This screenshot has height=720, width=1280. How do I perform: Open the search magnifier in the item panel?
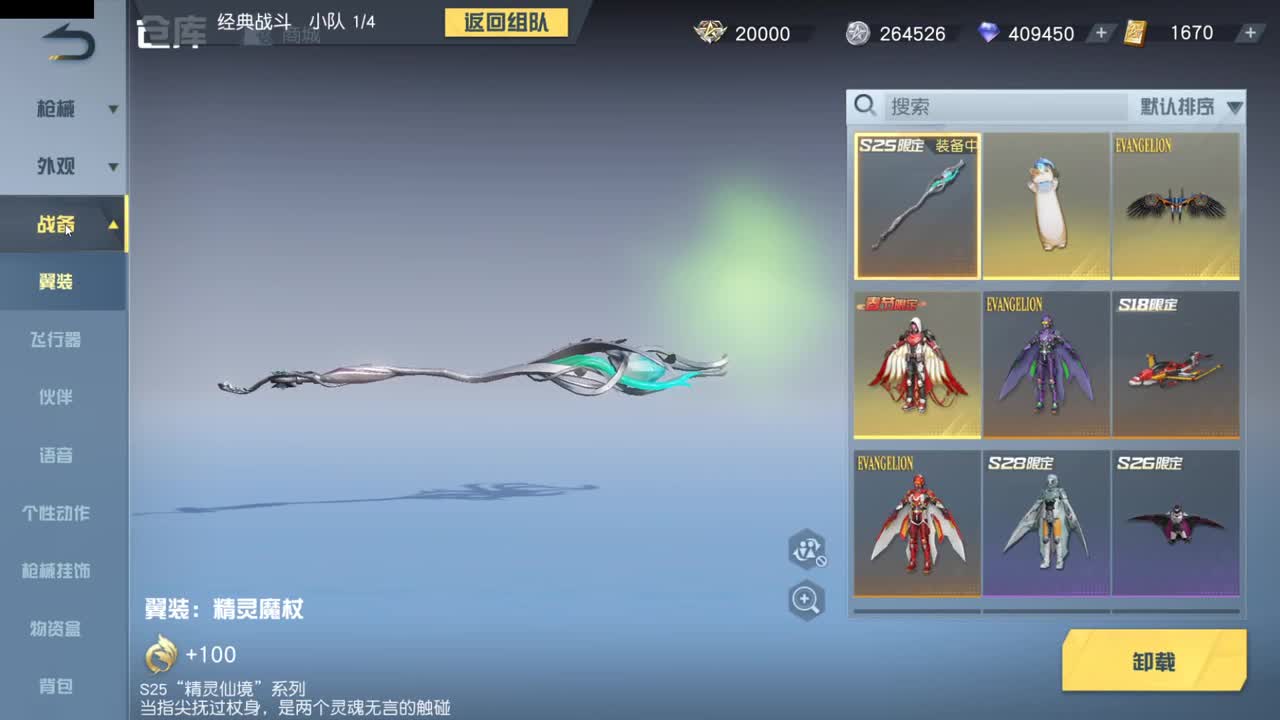point(866,104)
